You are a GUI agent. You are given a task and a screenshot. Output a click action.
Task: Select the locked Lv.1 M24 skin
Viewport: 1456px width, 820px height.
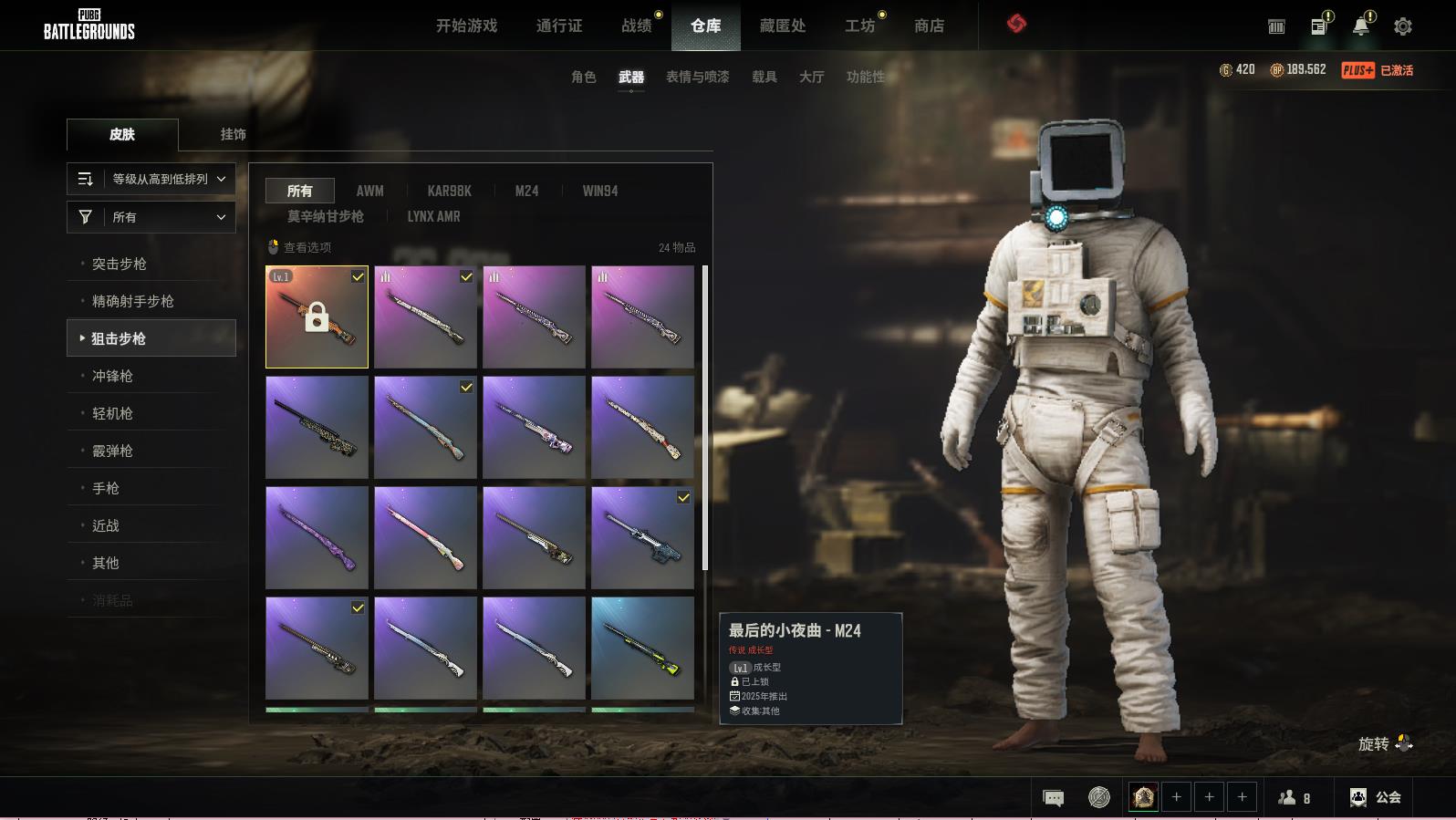[317, 317]
